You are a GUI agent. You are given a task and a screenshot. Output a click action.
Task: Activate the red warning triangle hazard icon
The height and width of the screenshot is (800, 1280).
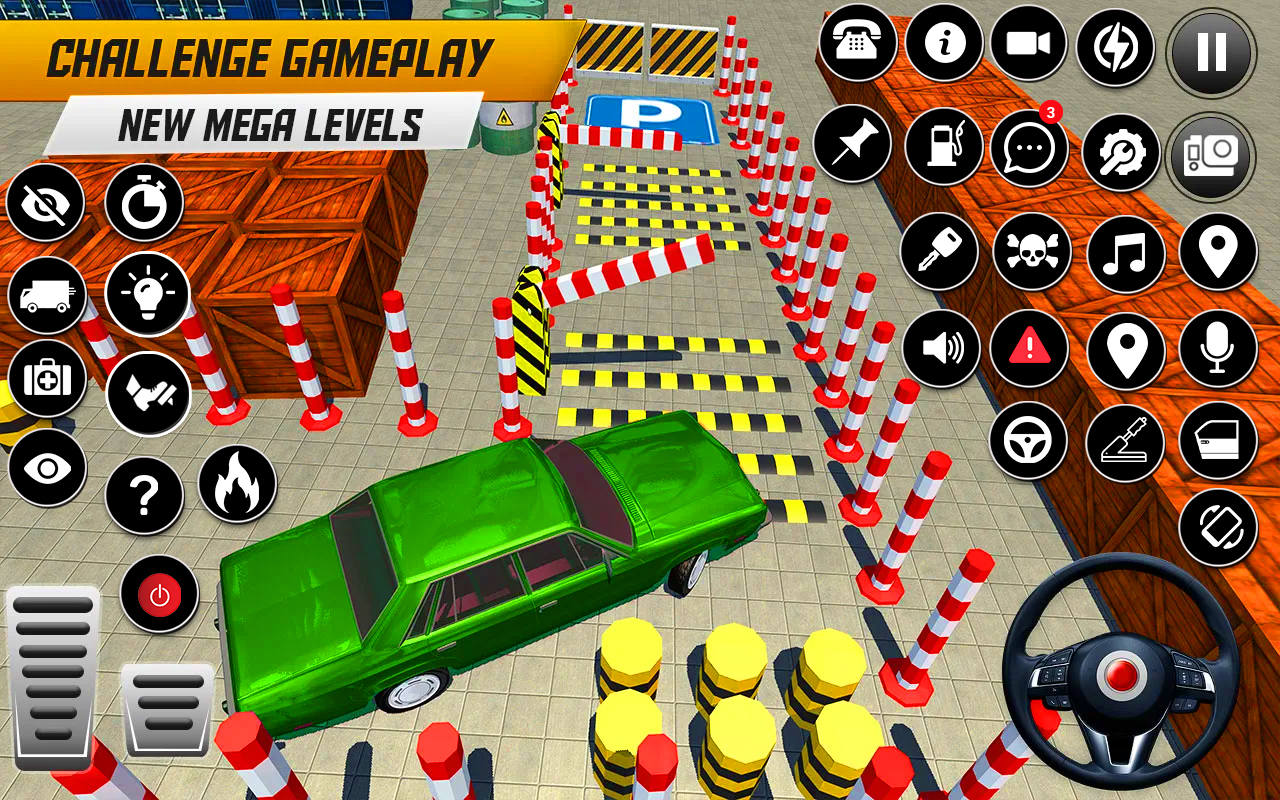point(1029,349)
